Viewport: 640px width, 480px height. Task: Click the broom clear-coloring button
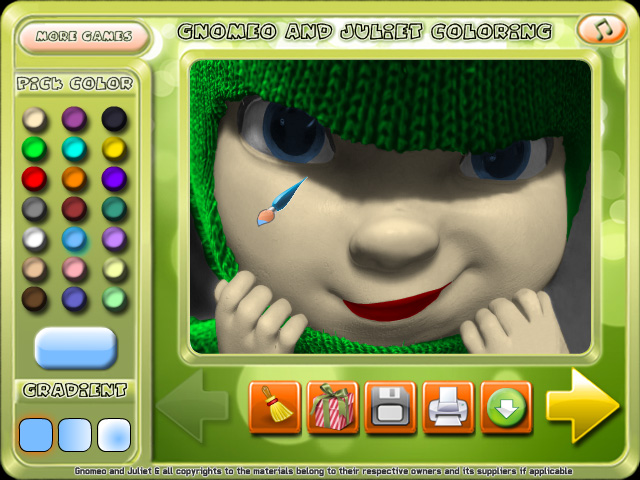click(274, 407)
